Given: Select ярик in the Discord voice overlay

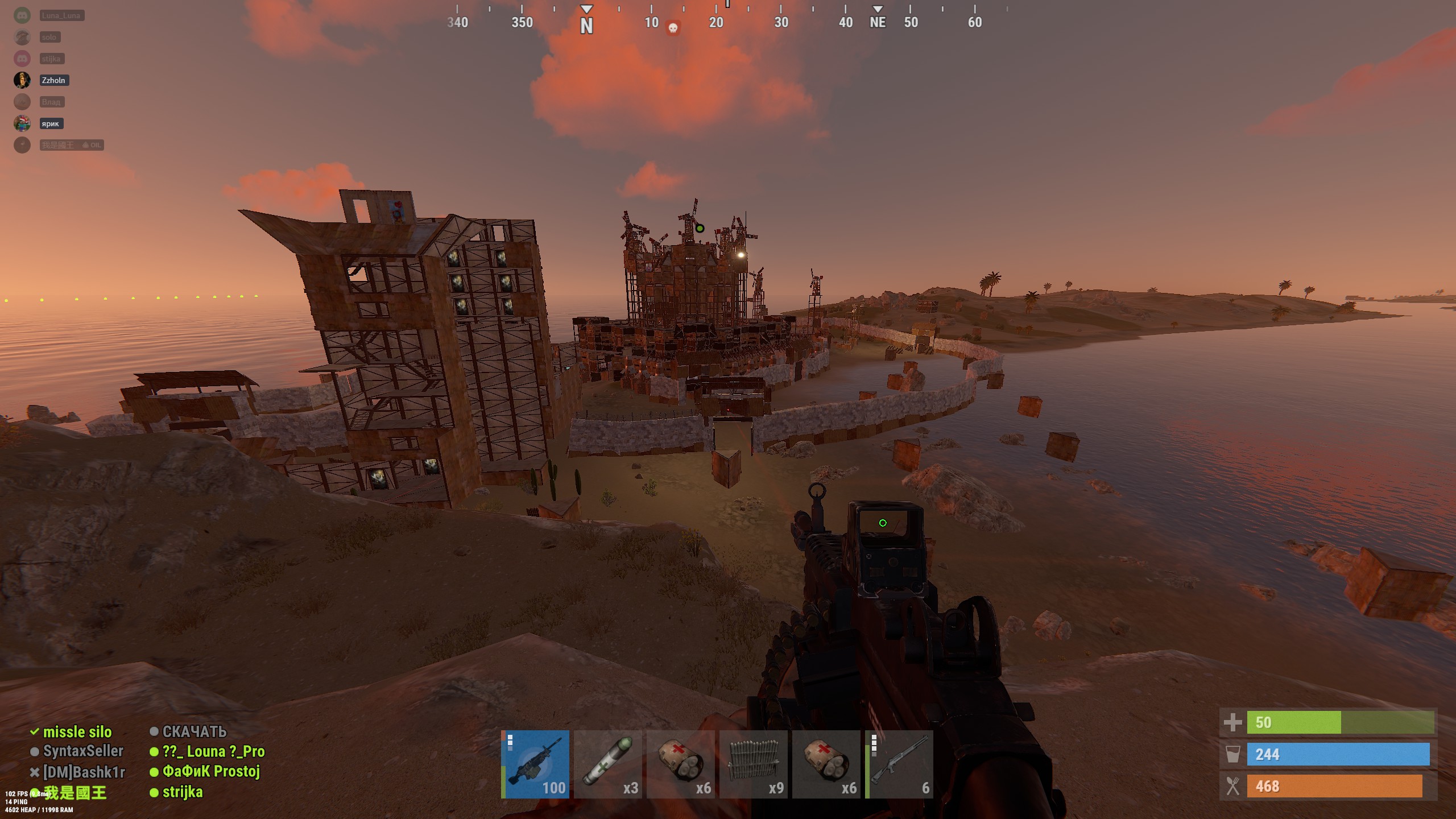Looking at the screenshot, I should coord(50,123).
